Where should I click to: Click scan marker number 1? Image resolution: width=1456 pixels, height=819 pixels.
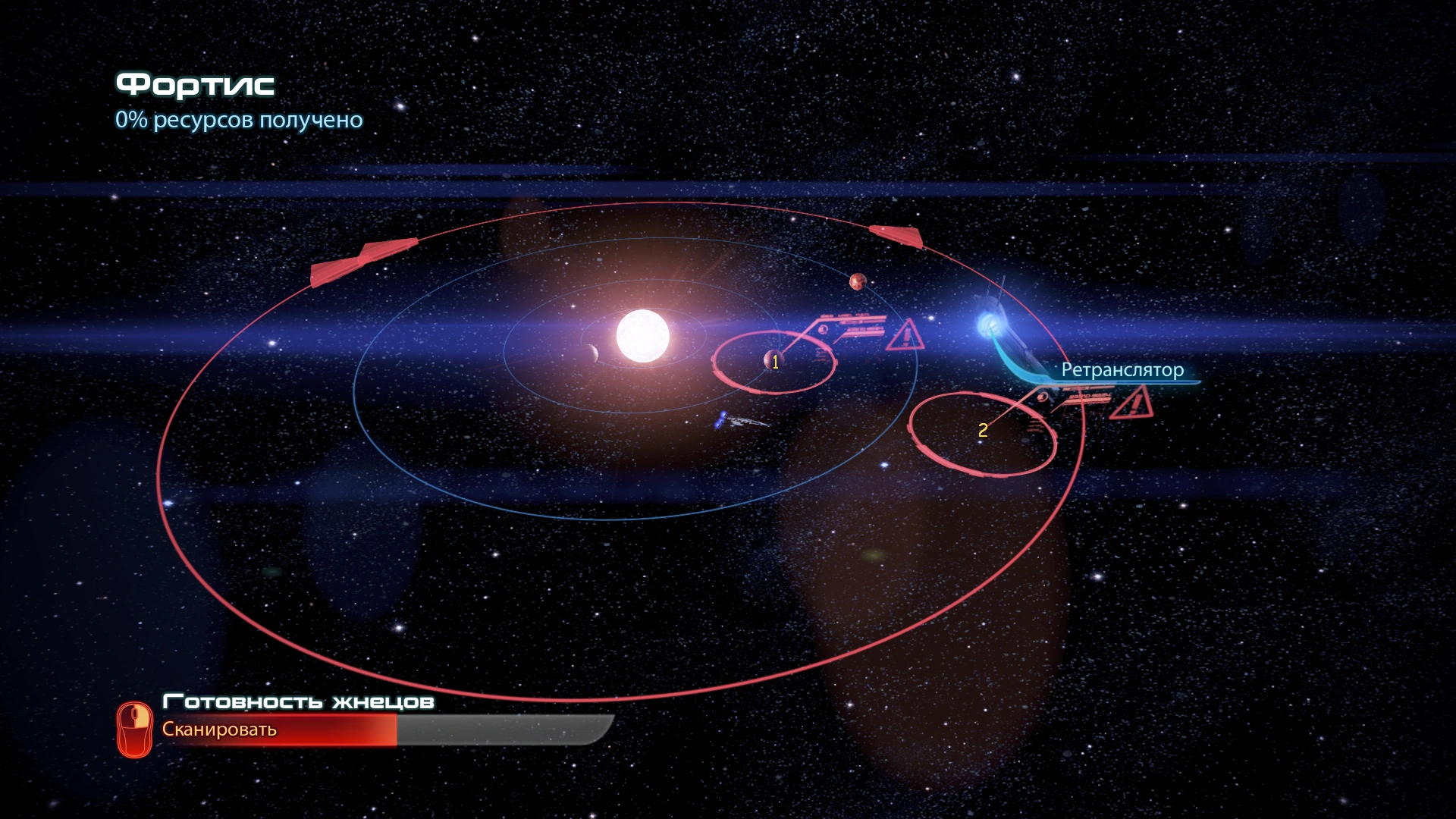pos(774,362)
